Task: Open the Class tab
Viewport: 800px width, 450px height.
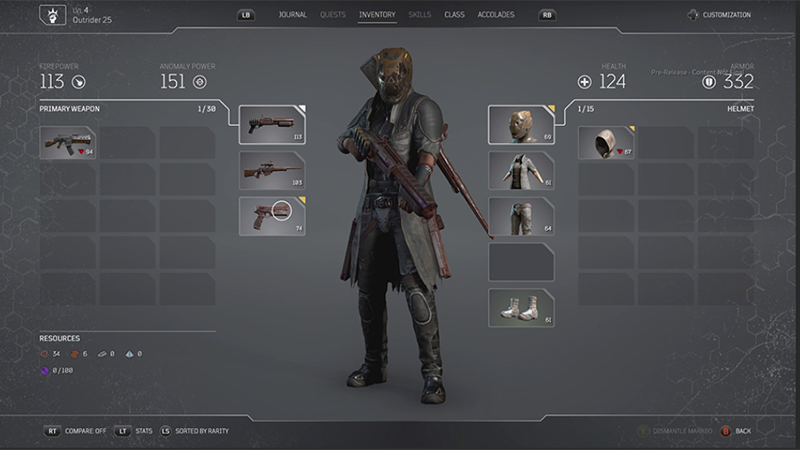Action: click(x=454, y=15)
